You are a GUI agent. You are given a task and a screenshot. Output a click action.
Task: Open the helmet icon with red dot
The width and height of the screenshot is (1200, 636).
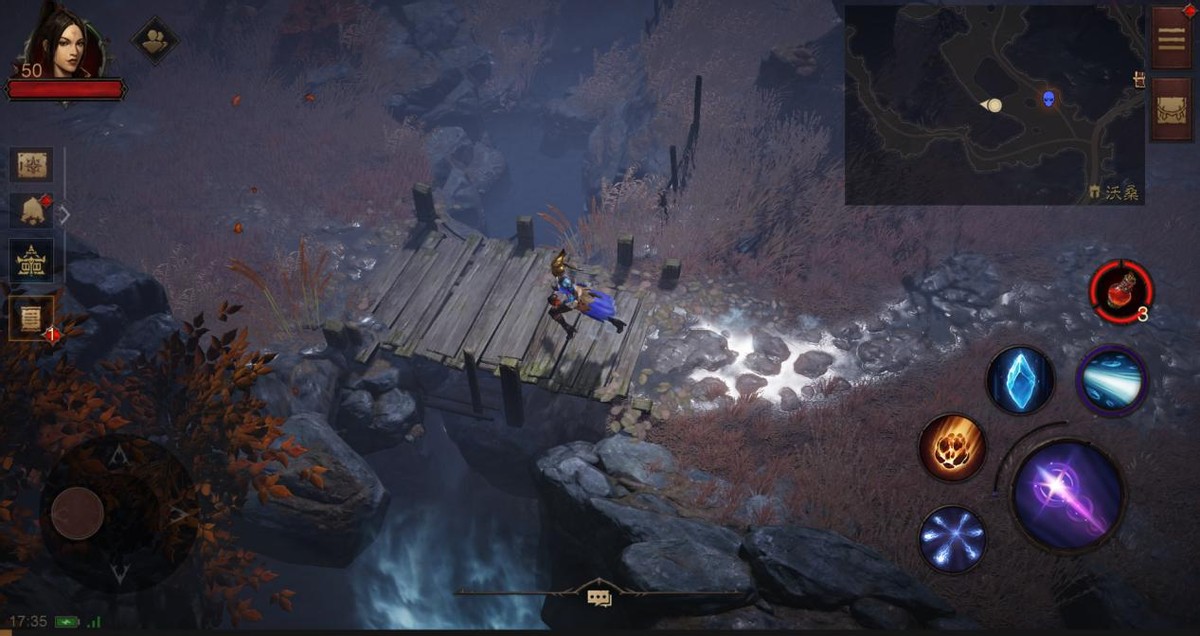coord(32,212)
